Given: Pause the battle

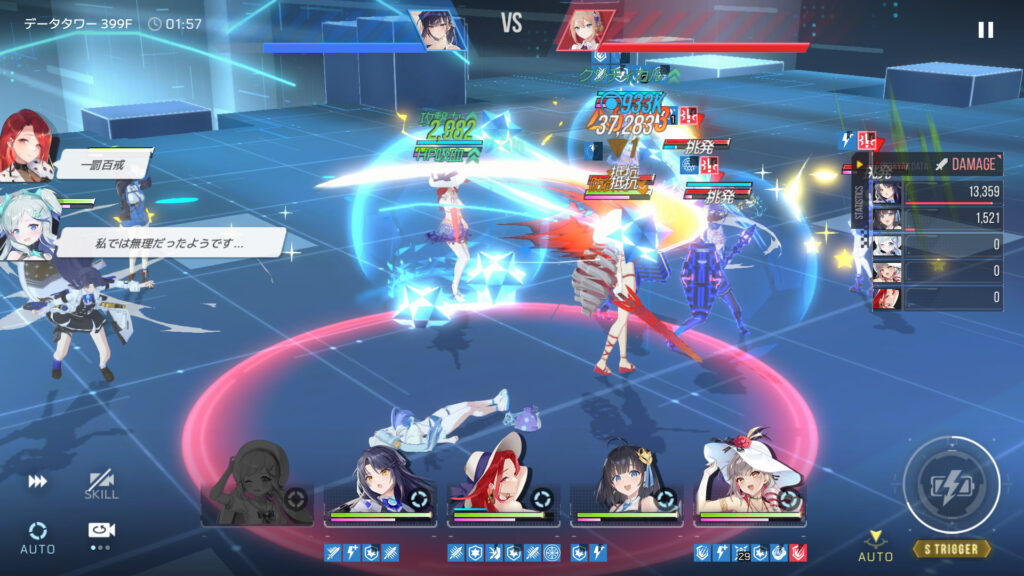Looking at the screenshot, I should click(985, 30).
